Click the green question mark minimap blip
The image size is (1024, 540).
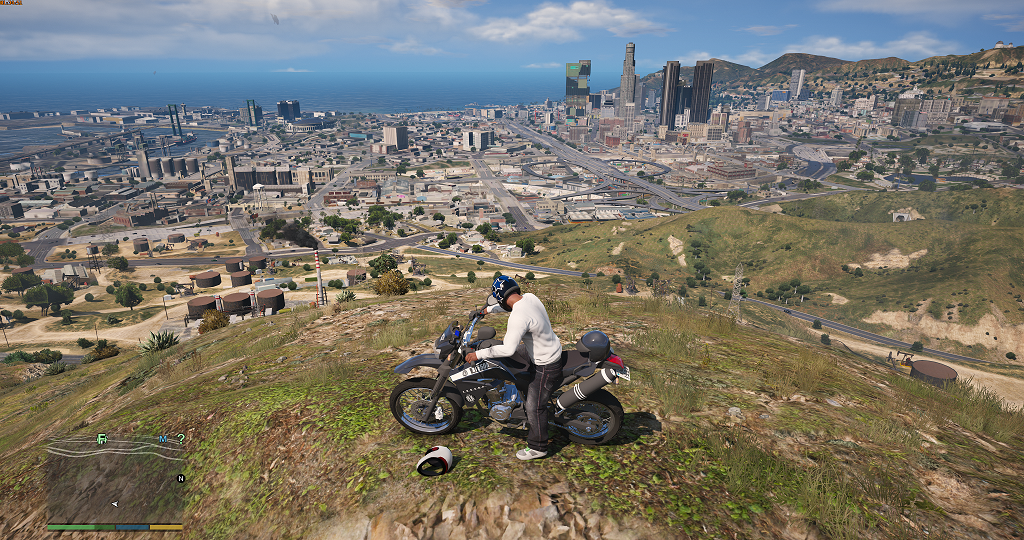coord(180,439)
